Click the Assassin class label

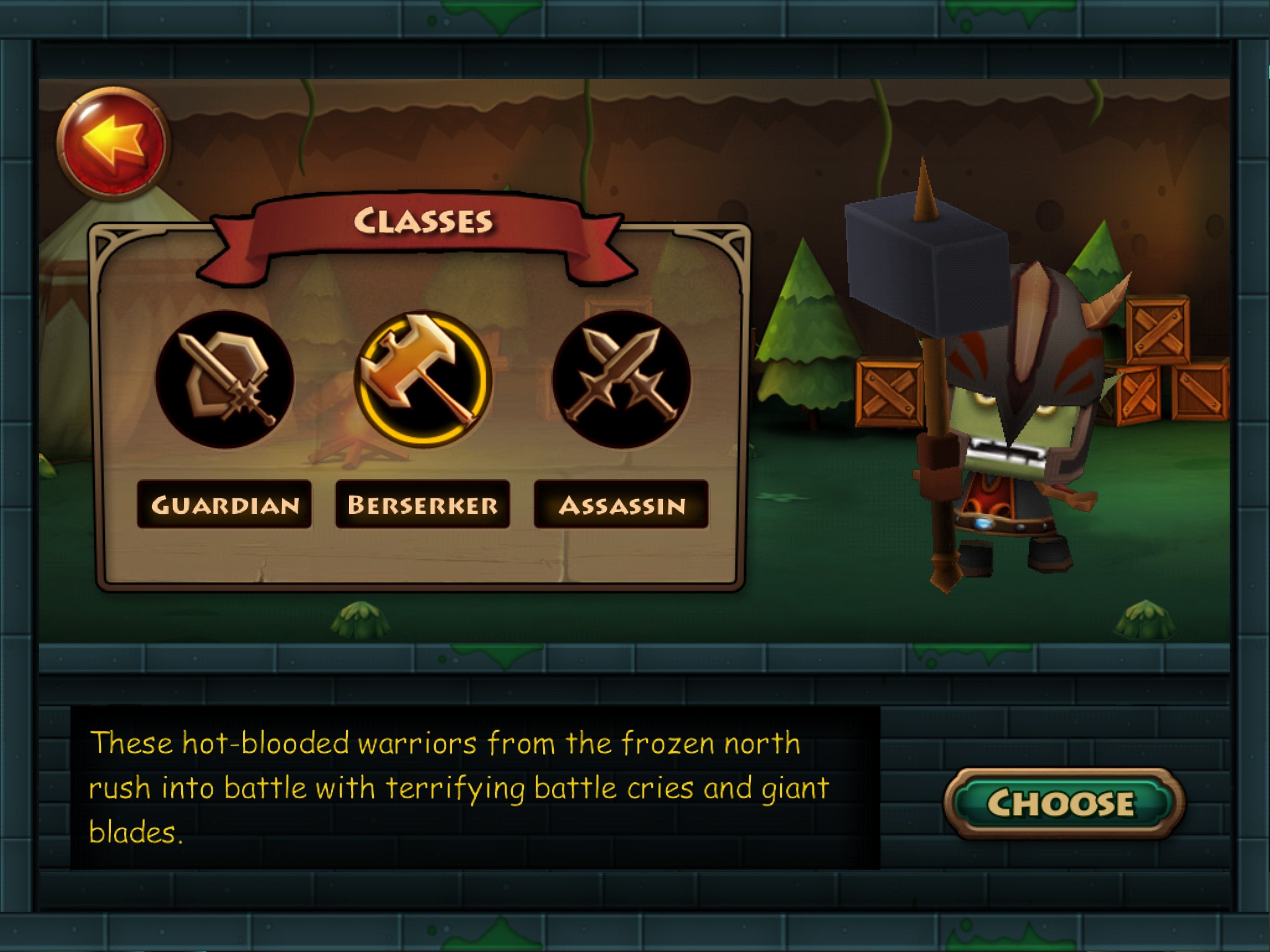click(621, 505)
